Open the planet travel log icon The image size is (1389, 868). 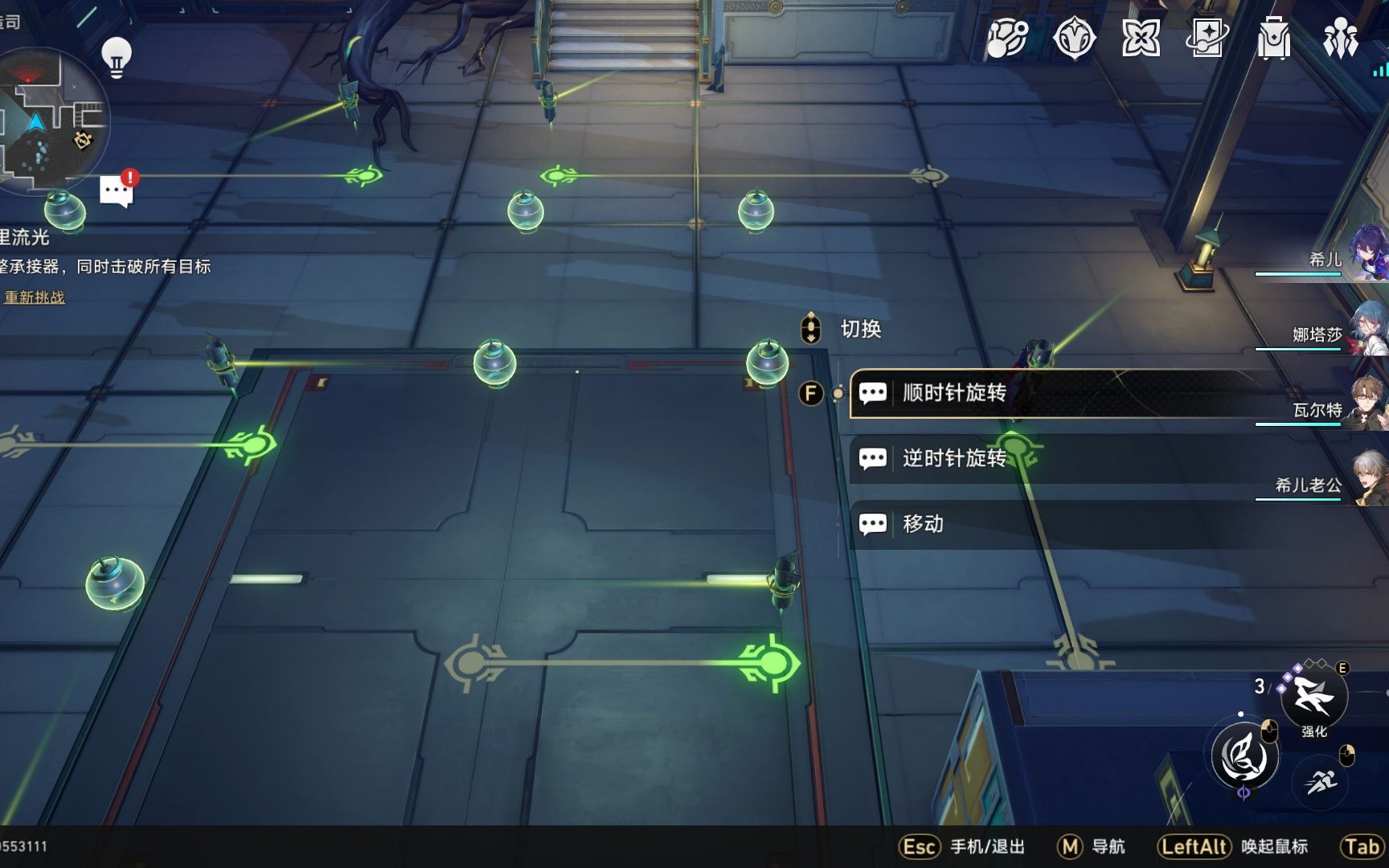click(1006, 38)
